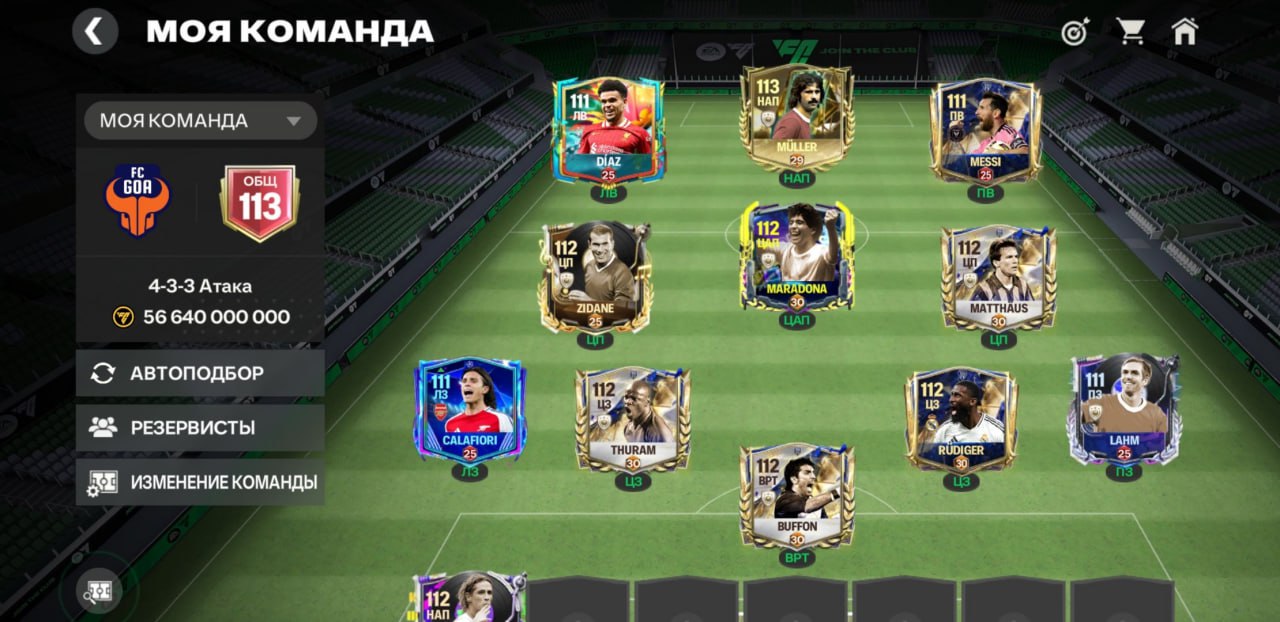Select the Calafiori defender card
The image size is (1280, 622).
[x=470, y=410]
